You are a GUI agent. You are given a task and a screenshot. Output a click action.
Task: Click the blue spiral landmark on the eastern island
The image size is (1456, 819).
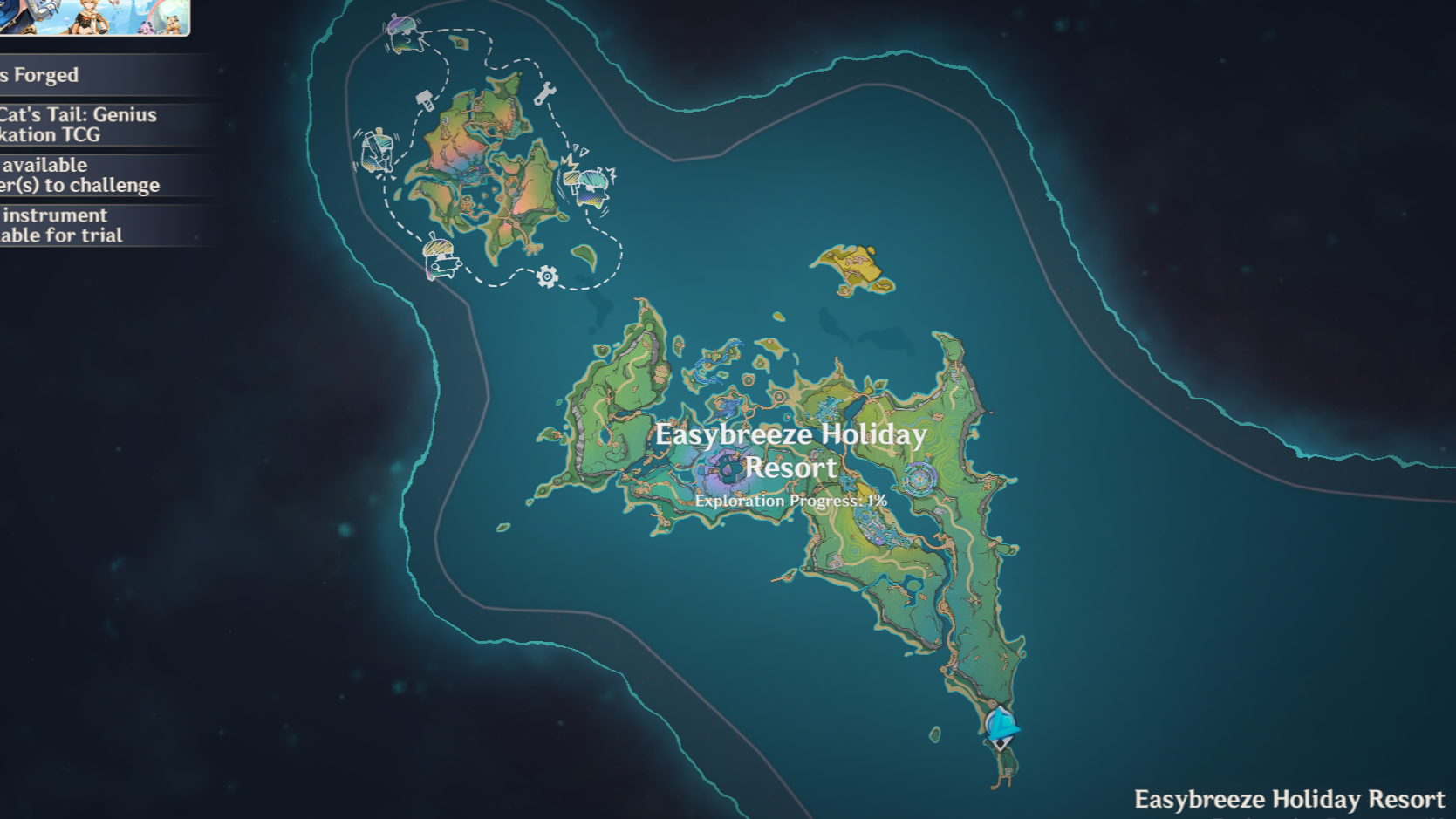coord(919,479)
